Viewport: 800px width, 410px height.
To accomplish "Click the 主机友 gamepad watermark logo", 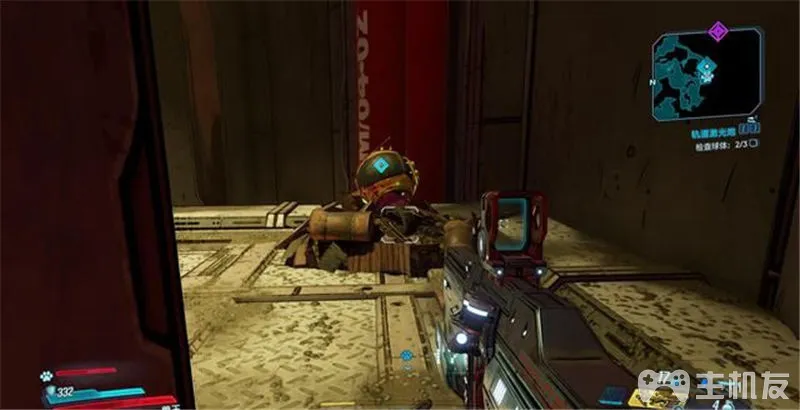I will coord(668,385).
